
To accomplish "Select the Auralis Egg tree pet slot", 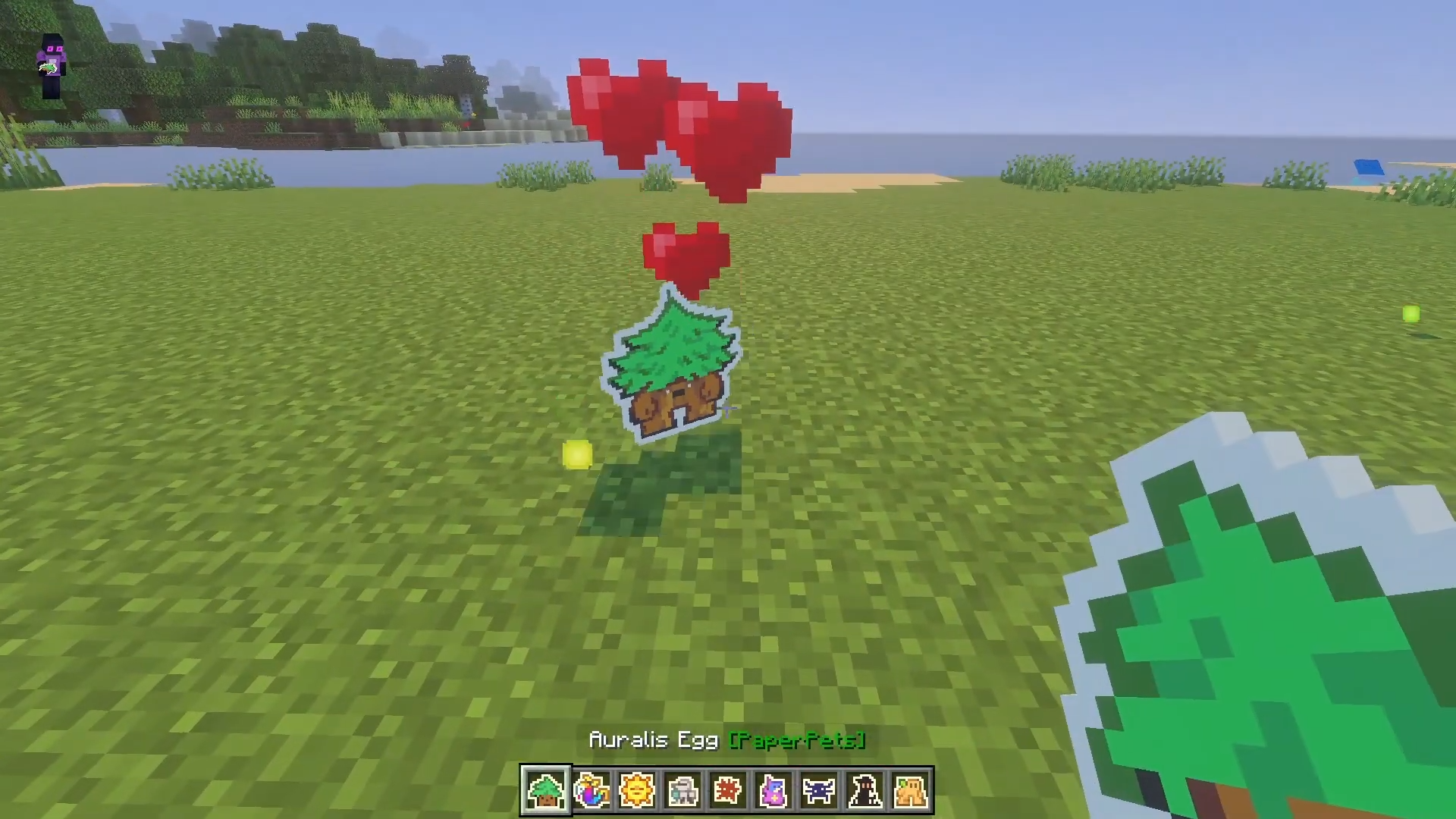I will click(x=545, y=790).
